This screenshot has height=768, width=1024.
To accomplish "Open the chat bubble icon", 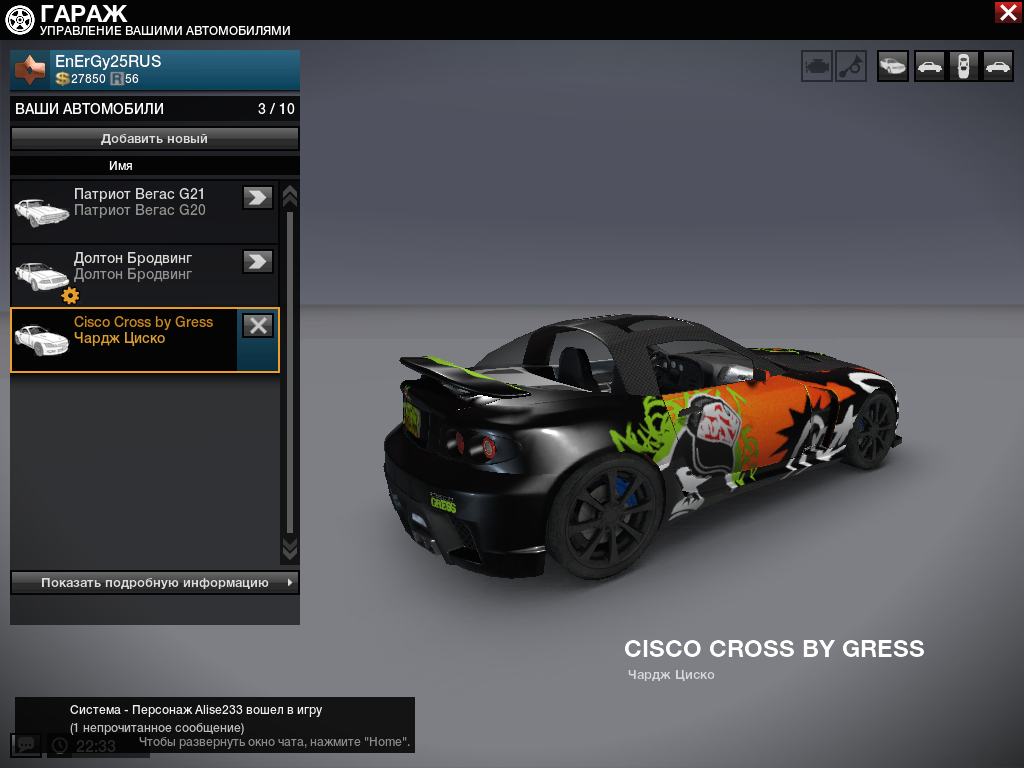I will (x=26, y=745).
